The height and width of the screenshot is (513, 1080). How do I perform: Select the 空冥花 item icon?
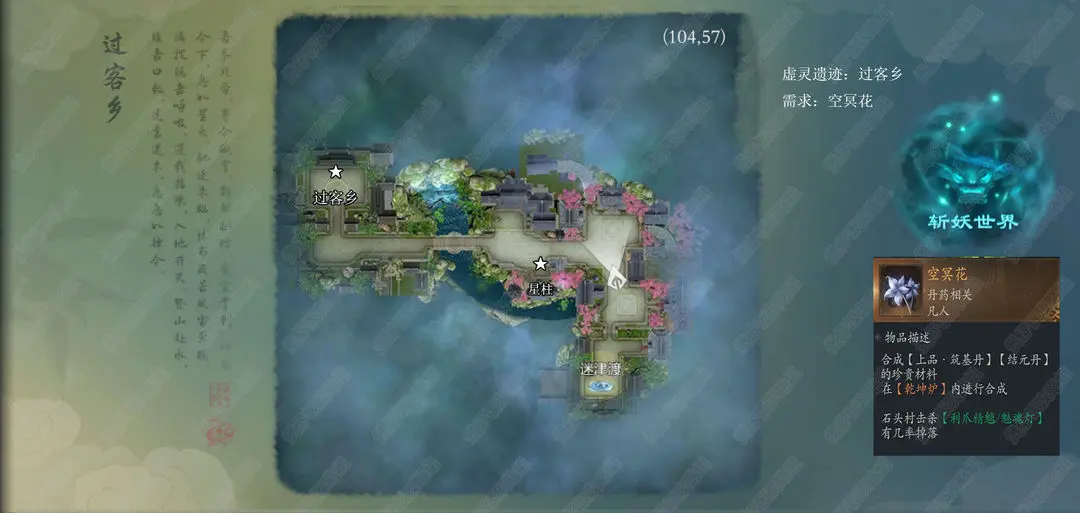[x=899, y=289]
